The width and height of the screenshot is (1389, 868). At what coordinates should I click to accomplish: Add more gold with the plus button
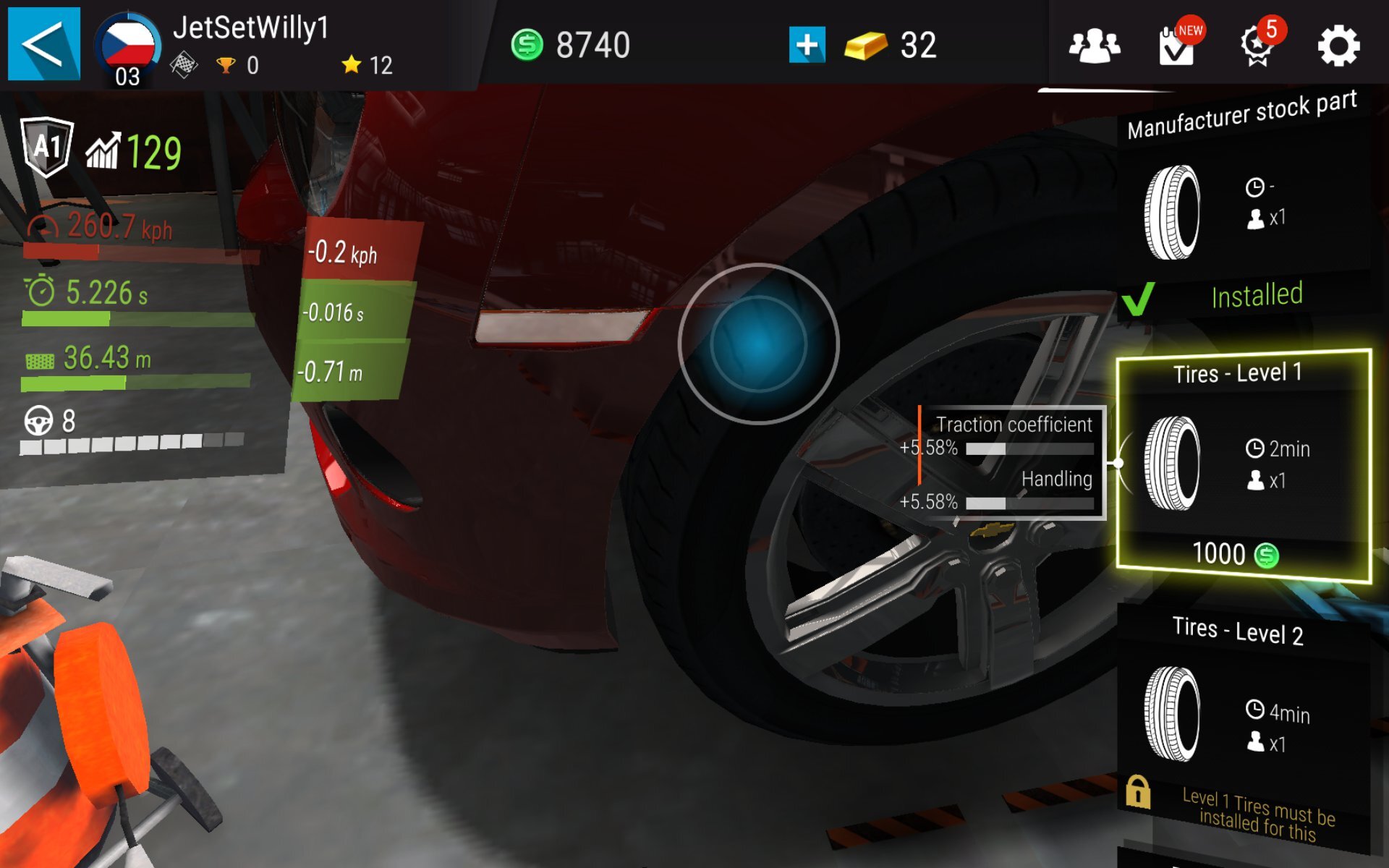click(807, 45)
